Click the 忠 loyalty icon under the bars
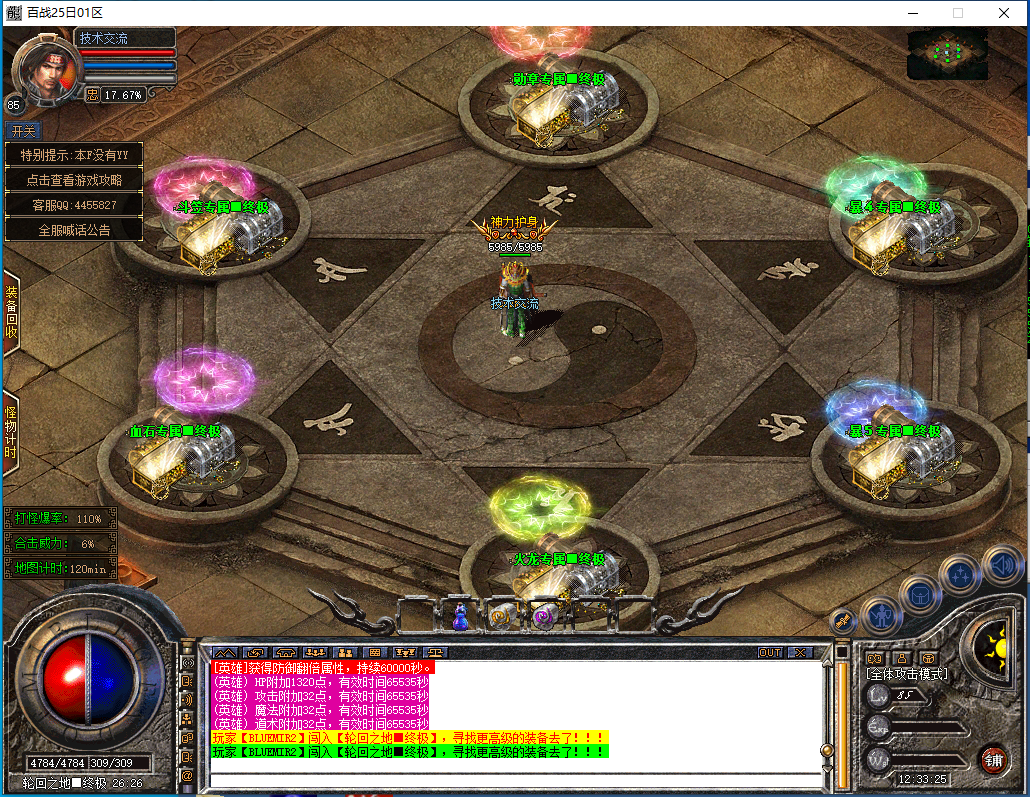 [x=92, y=95]
